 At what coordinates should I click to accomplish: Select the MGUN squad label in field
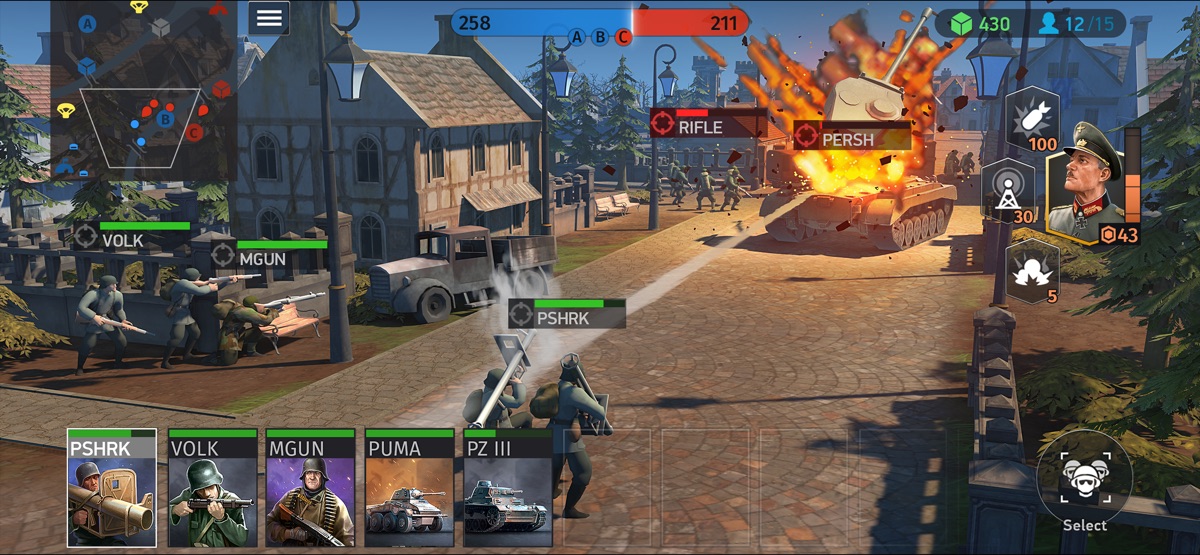(x=268, y=255)
